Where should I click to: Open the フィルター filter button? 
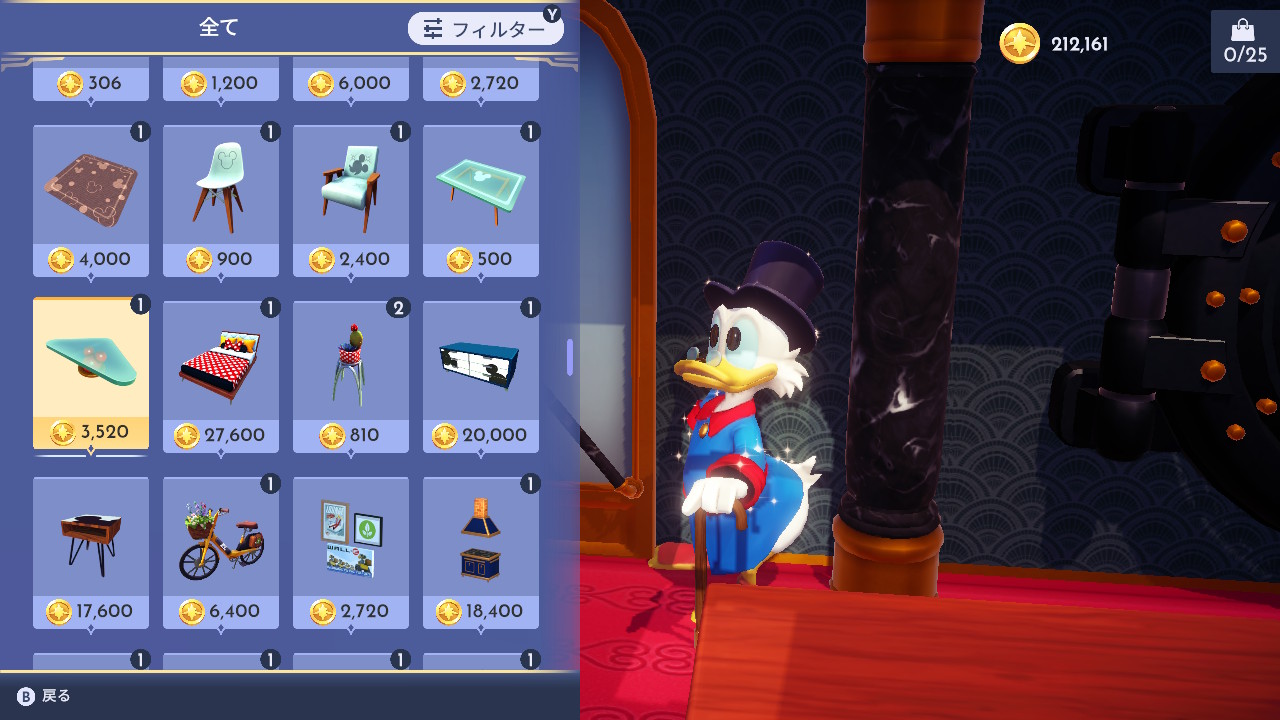tap(485, 29)
